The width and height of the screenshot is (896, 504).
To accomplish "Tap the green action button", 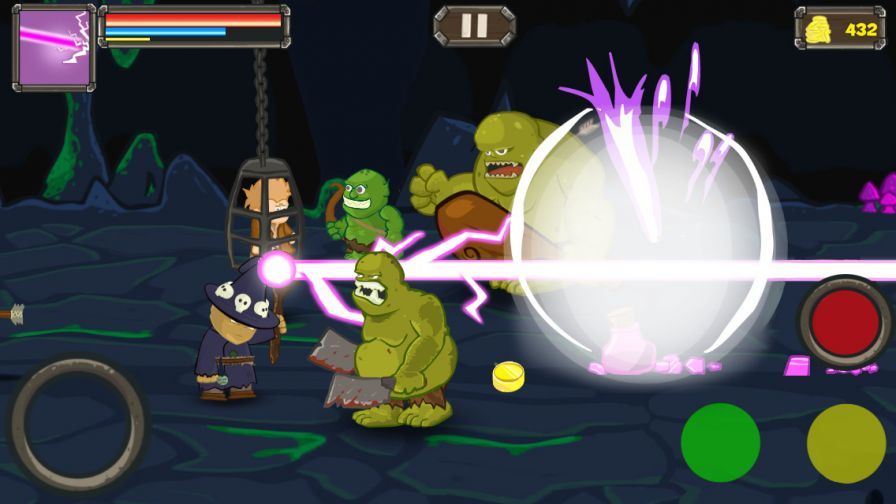I will pos(720,442).
